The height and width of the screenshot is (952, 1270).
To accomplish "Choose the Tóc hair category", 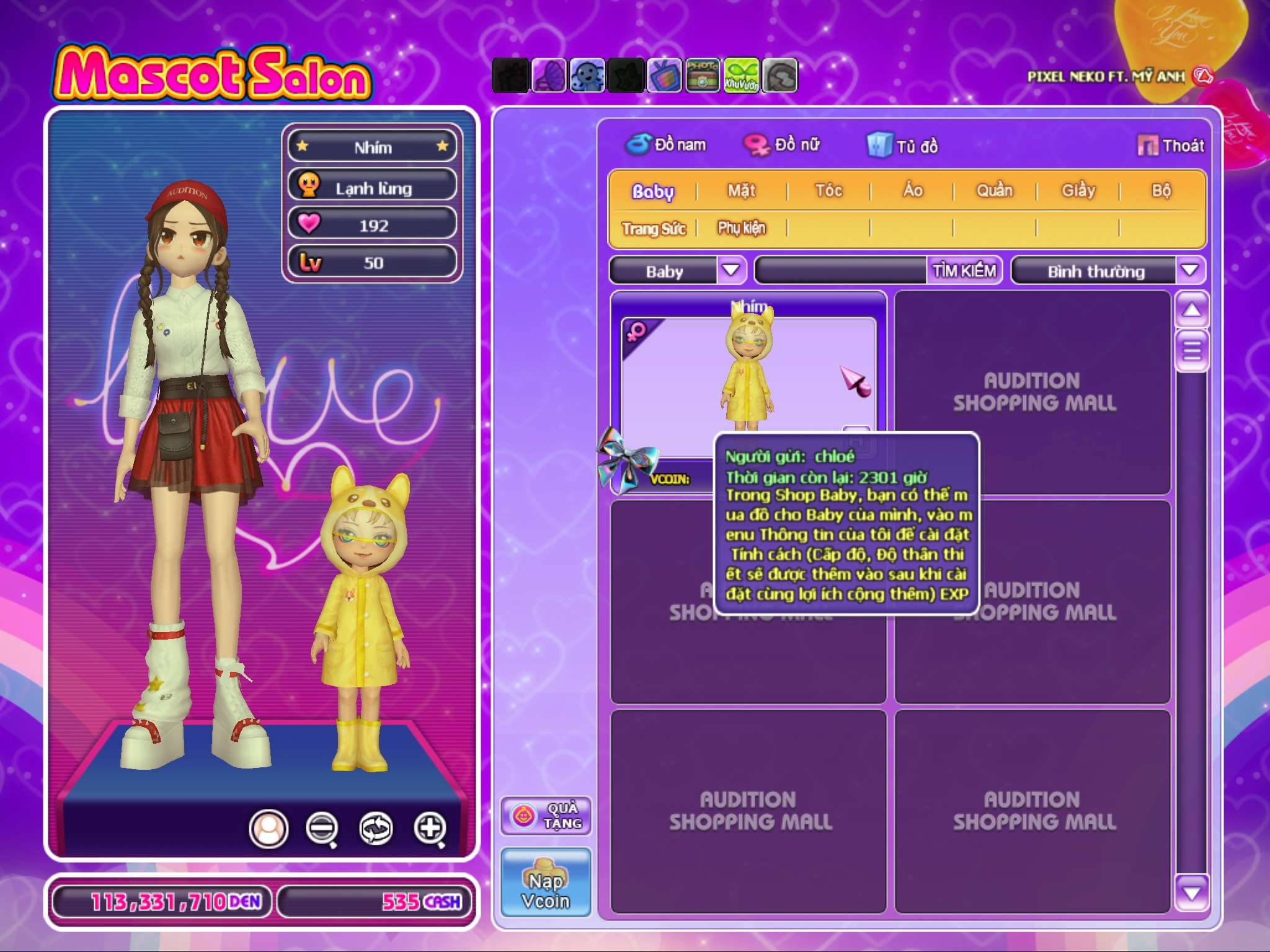I will point(828,190).
